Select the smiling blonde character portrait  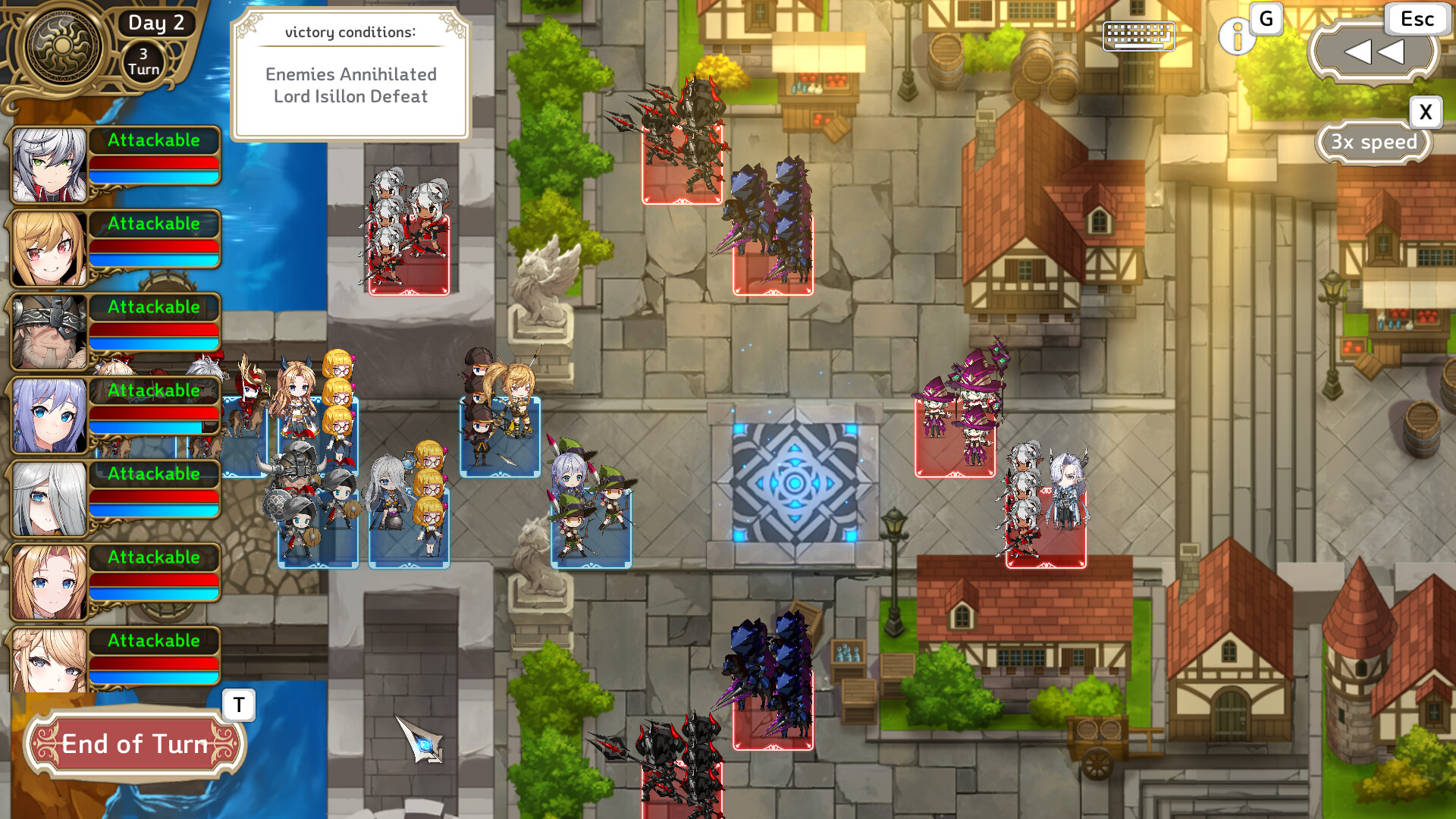coord(47,246)
